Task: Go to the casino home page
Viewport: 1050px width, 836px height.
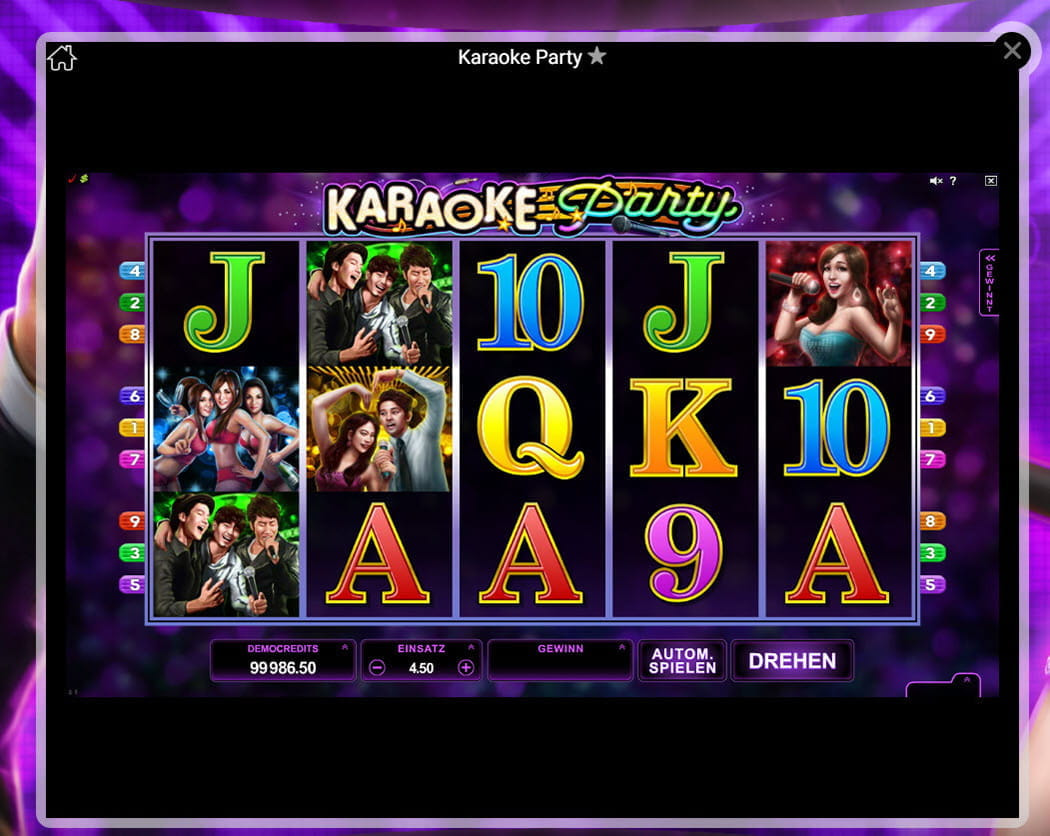Action: click(x=62, y=58)
